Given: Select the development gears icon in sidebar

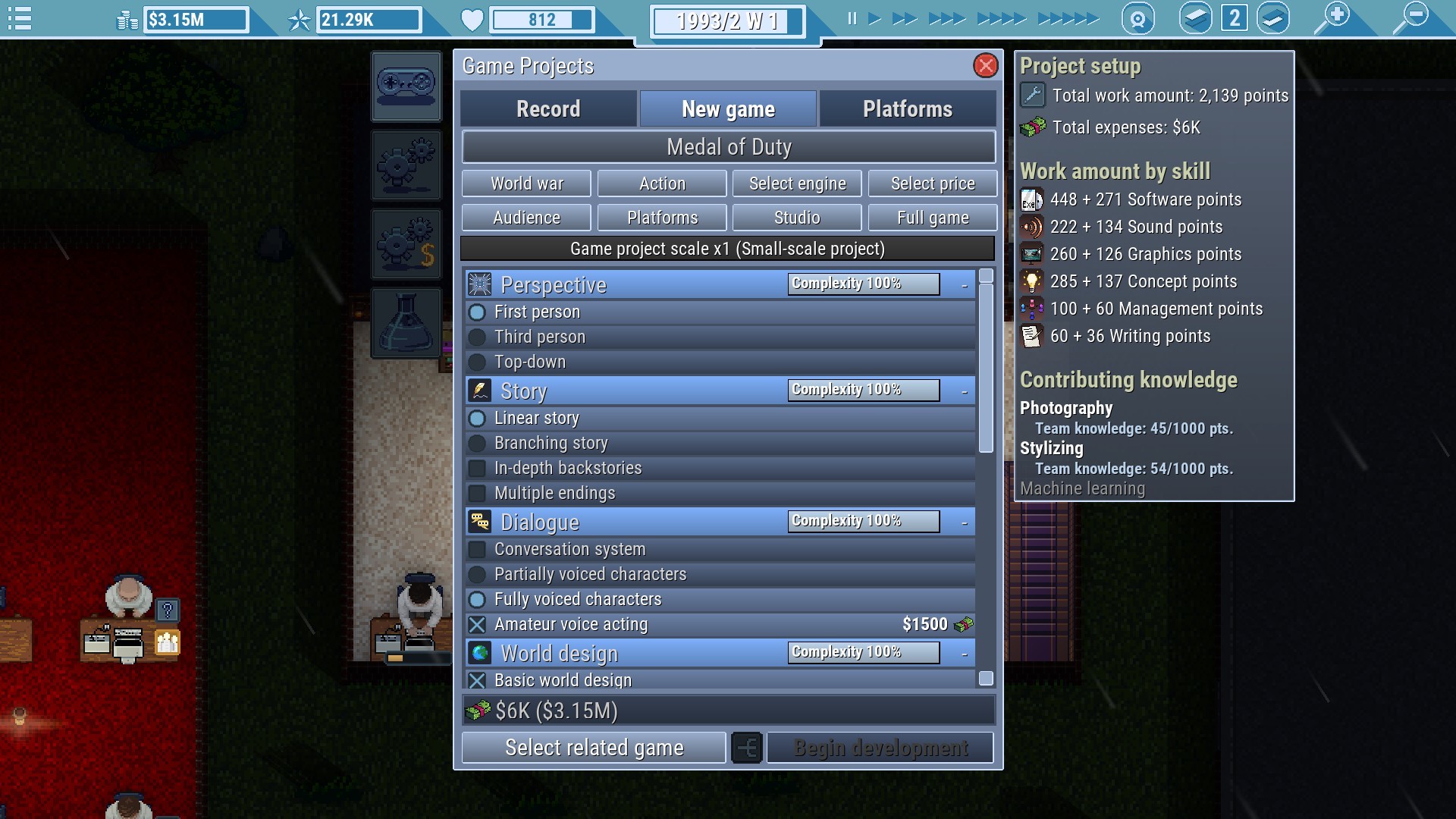Looking at the screenshot, I should [406, 165].
